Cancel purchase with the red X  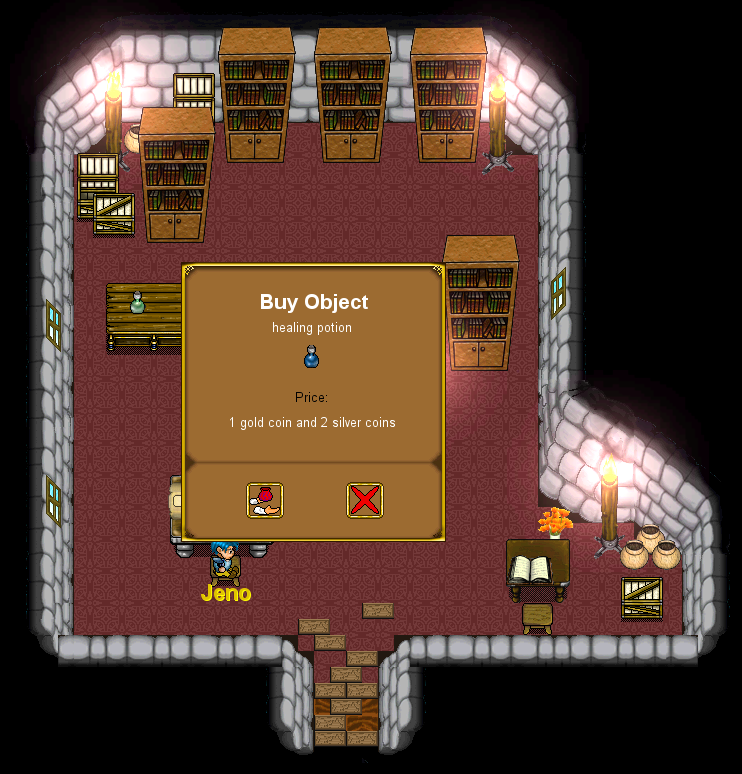[365, 500]
